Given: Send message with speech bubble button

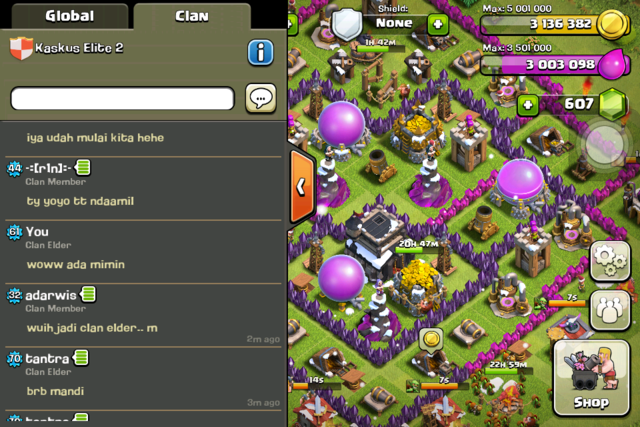Looking at the screenshot, I should [x=260, y=98].
